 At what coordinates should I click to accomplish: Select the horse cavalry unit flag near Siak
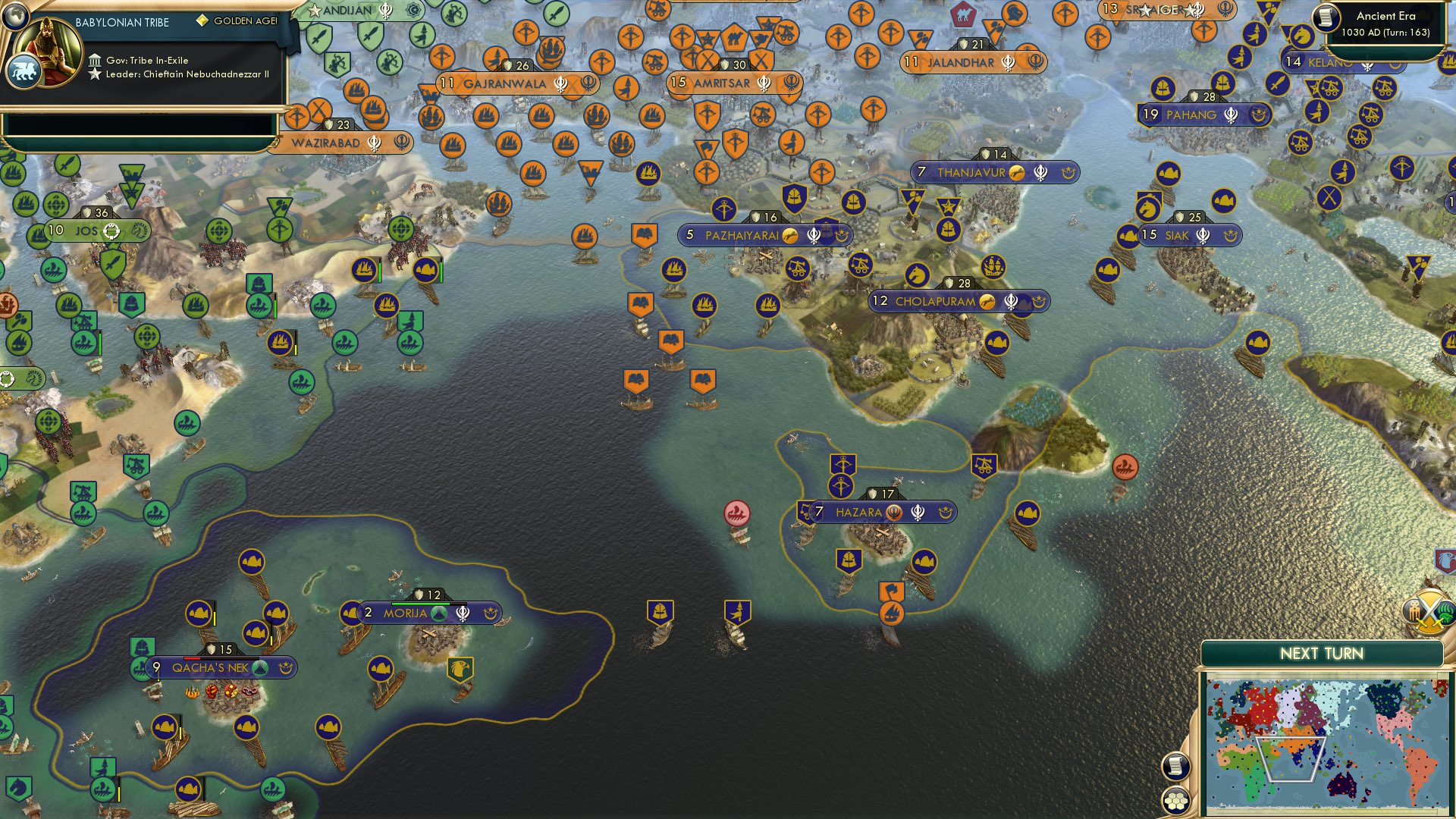(1148, 206)
